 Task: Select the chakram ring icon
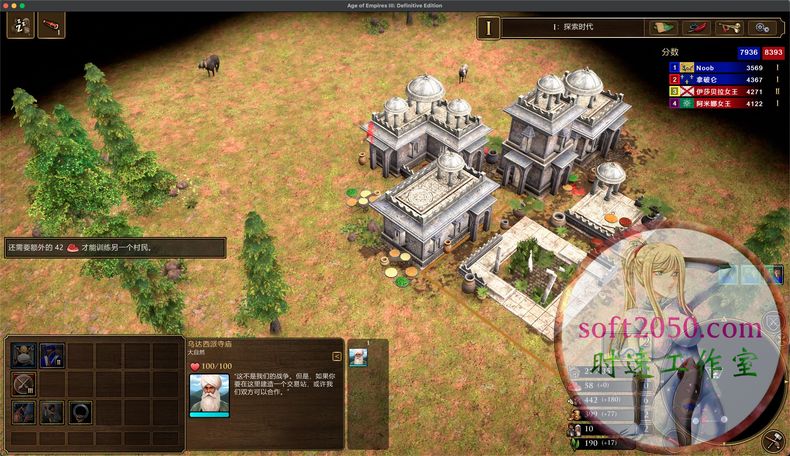coord(80,410)
